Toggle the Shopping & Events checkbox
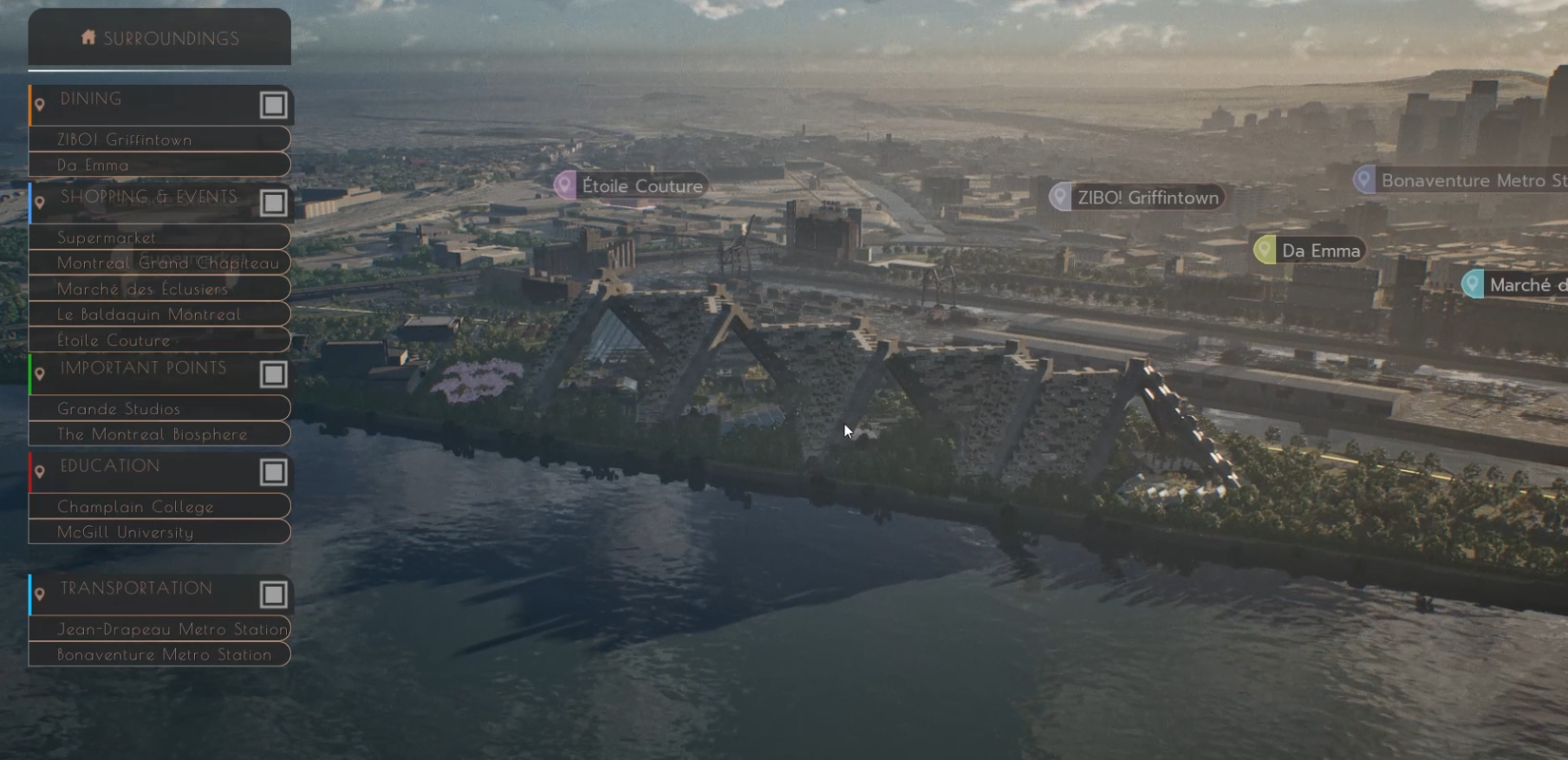 [273, 203]
